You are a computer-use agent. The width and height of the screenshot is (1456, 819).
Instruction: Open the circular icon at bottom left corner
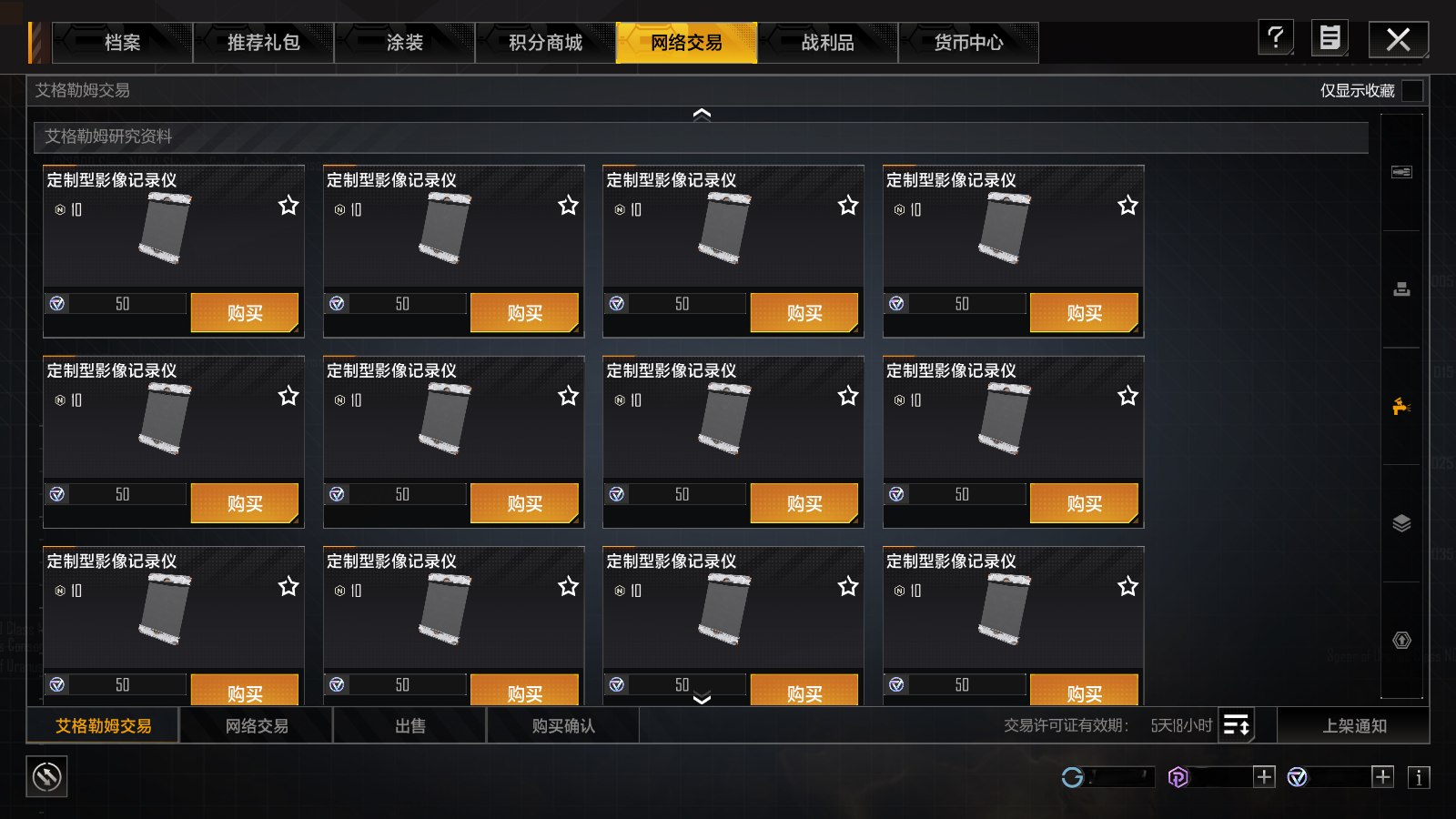click(45, 777)
